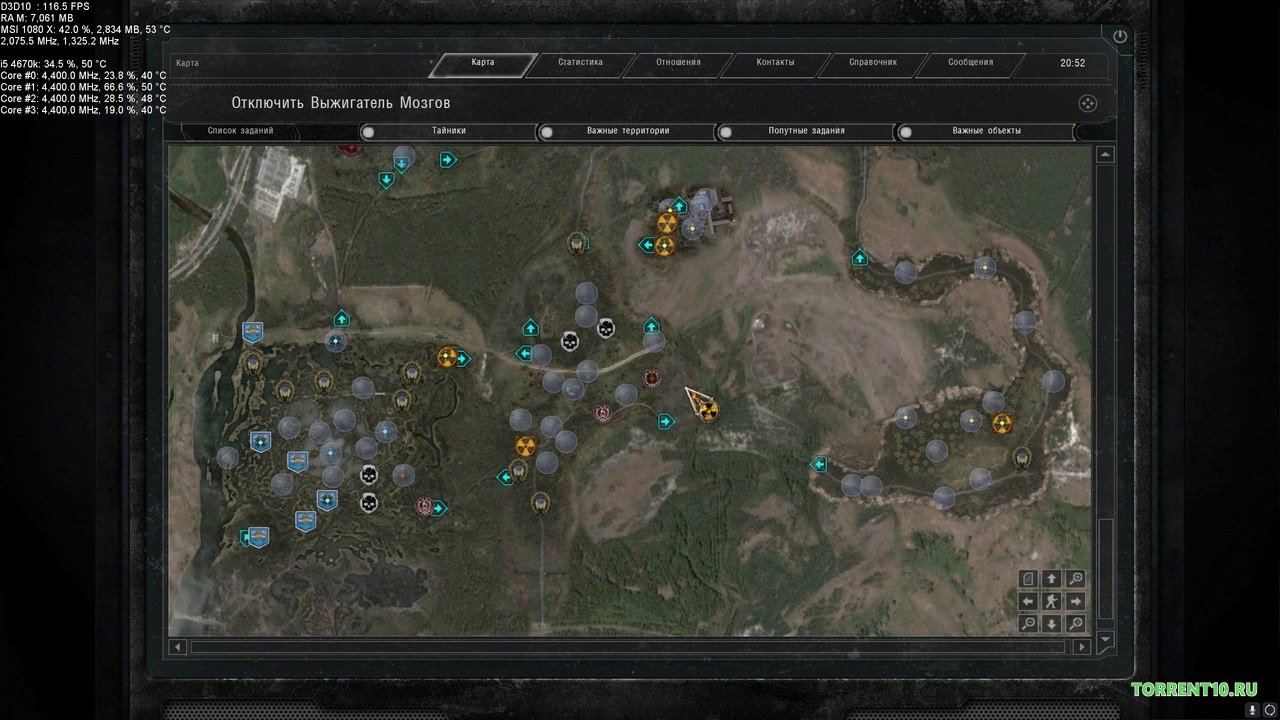Click the map zoom-out magnifier button

[1028, 624]
